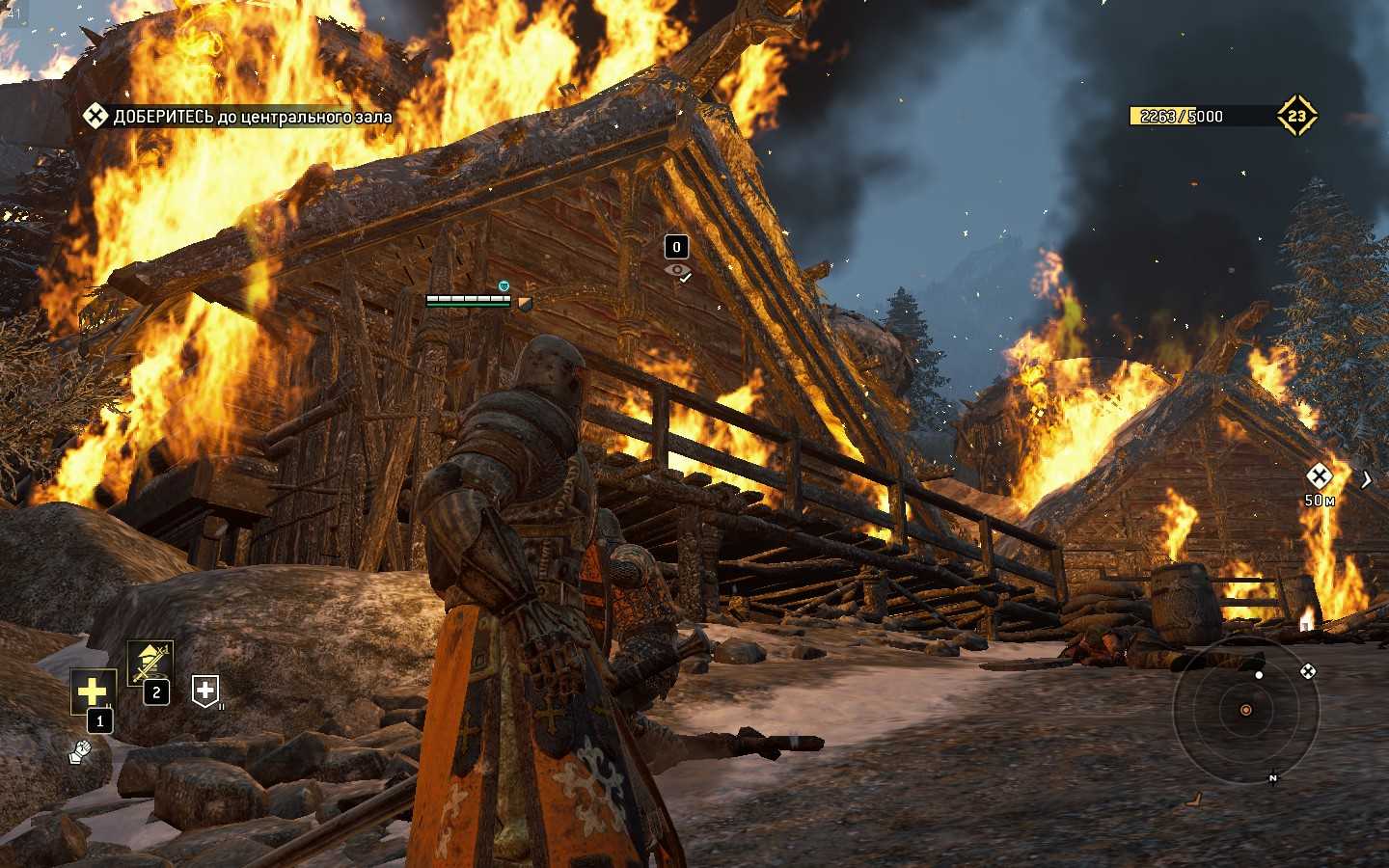Open the circular radar minimap

point(1245,711)
